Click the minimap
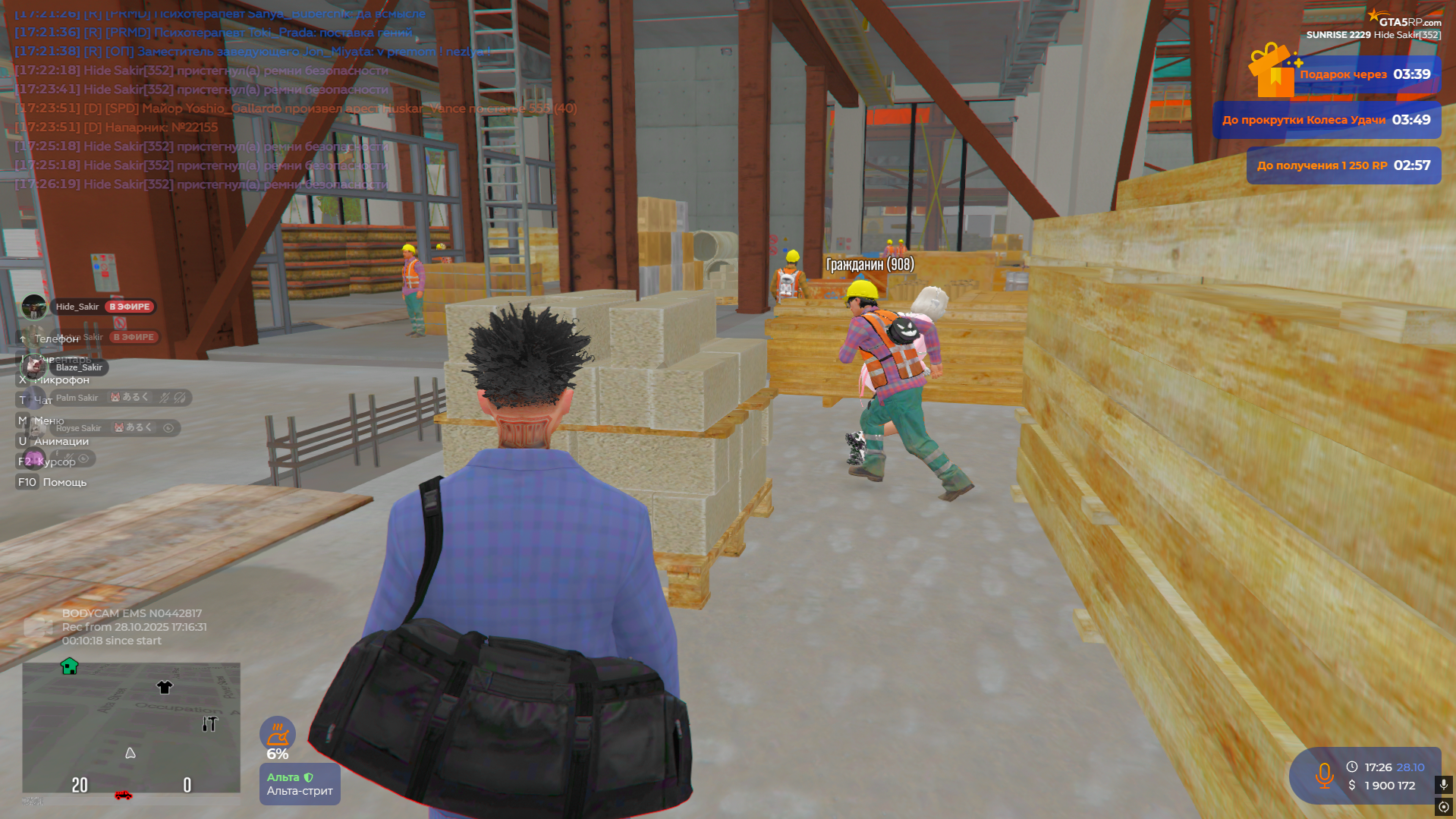This screenshot has width=1456, height=819. pyautogui.click(x=131, y=726)
